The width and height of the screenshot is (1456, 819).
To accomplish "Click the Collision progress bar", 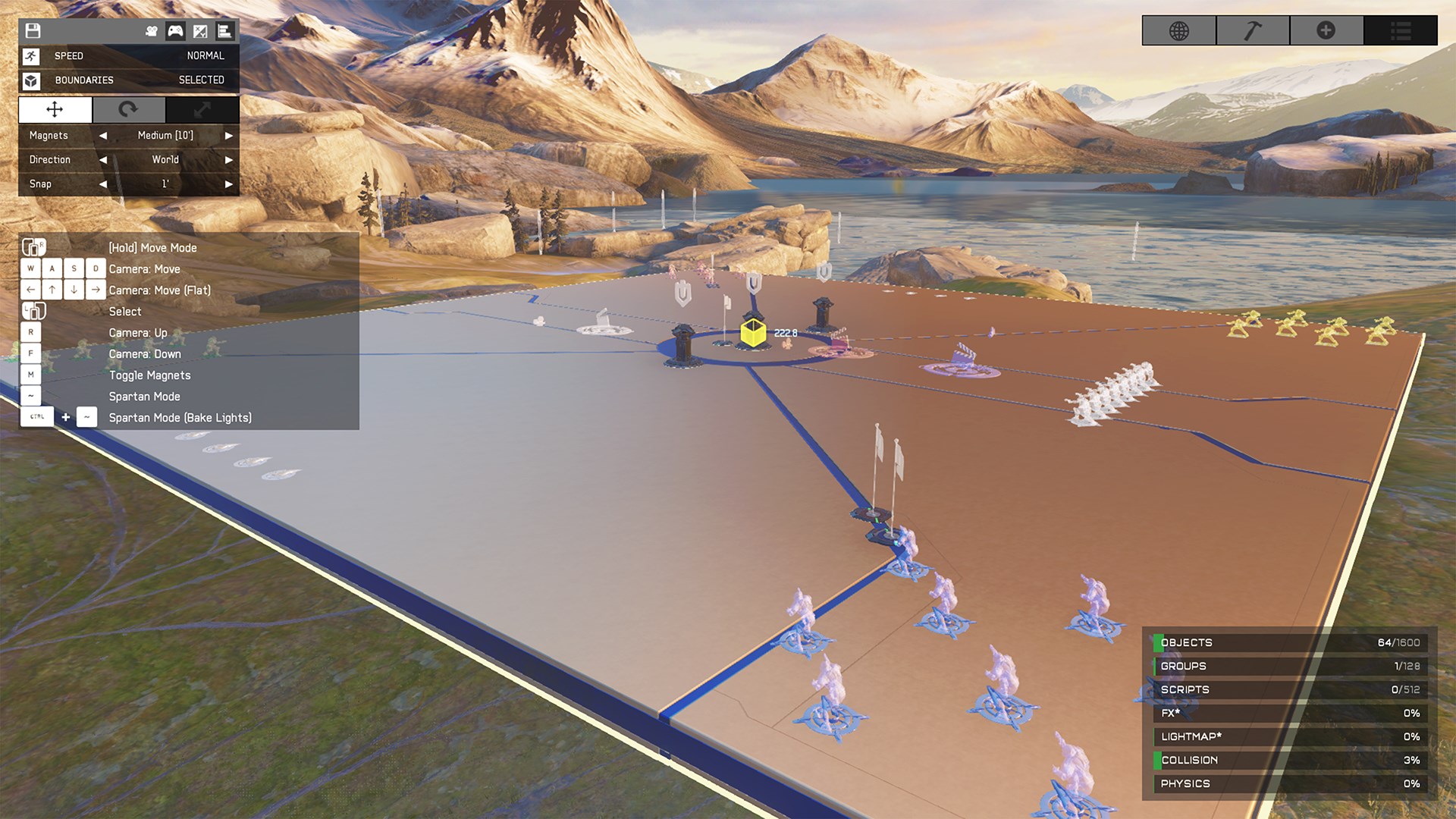I will coord(1289,760).
